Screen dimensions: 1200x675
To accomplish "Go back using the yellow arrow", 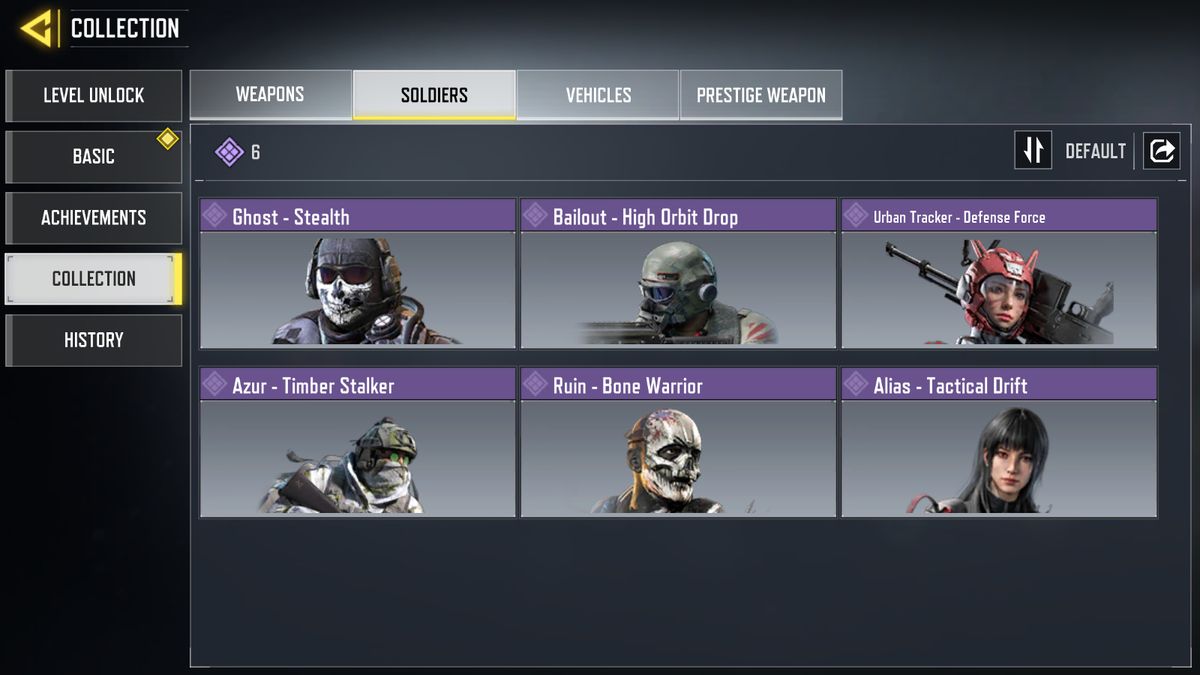I will tap(36, 28).
